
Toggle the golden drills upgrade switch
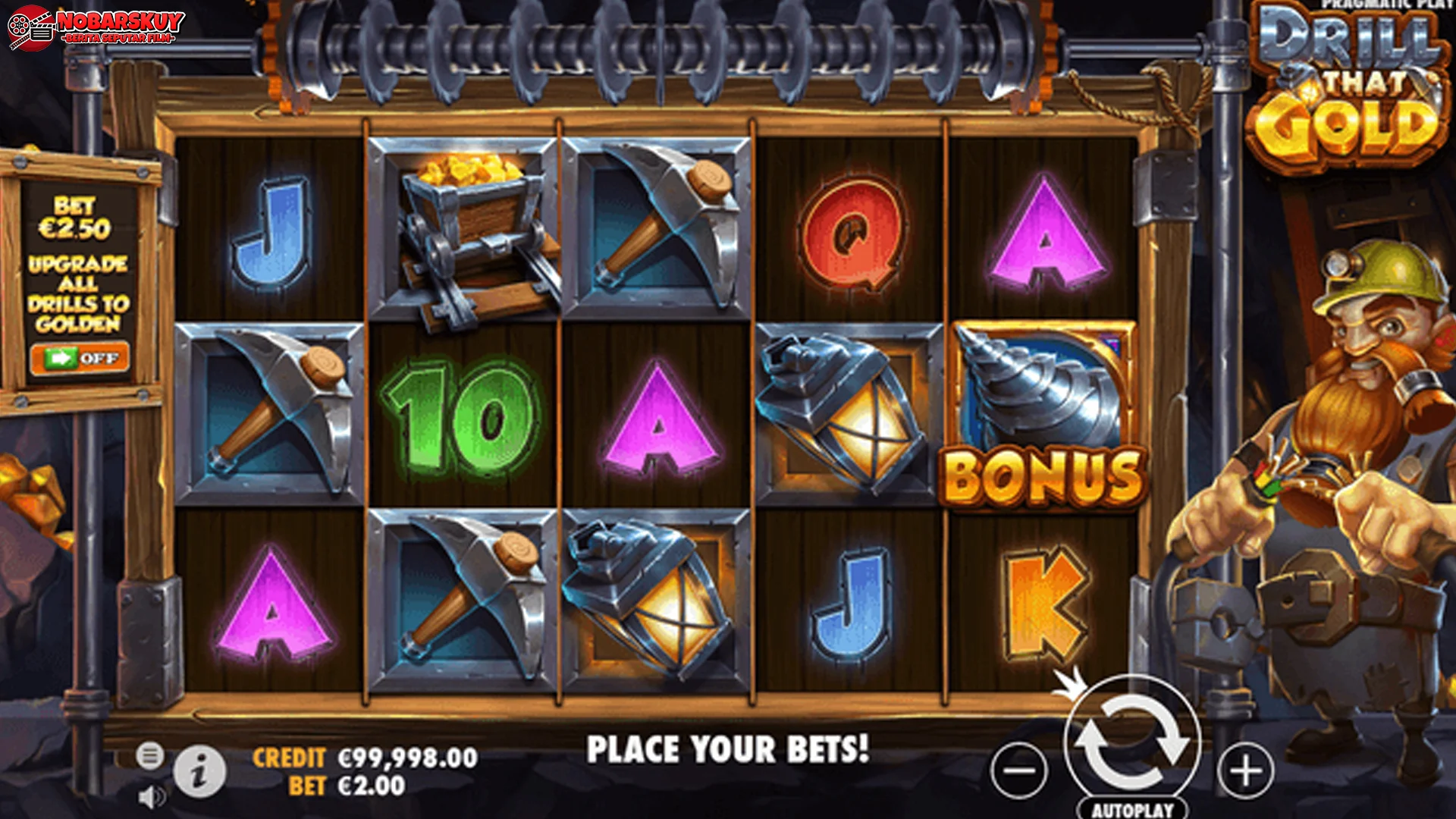point(80,358)
